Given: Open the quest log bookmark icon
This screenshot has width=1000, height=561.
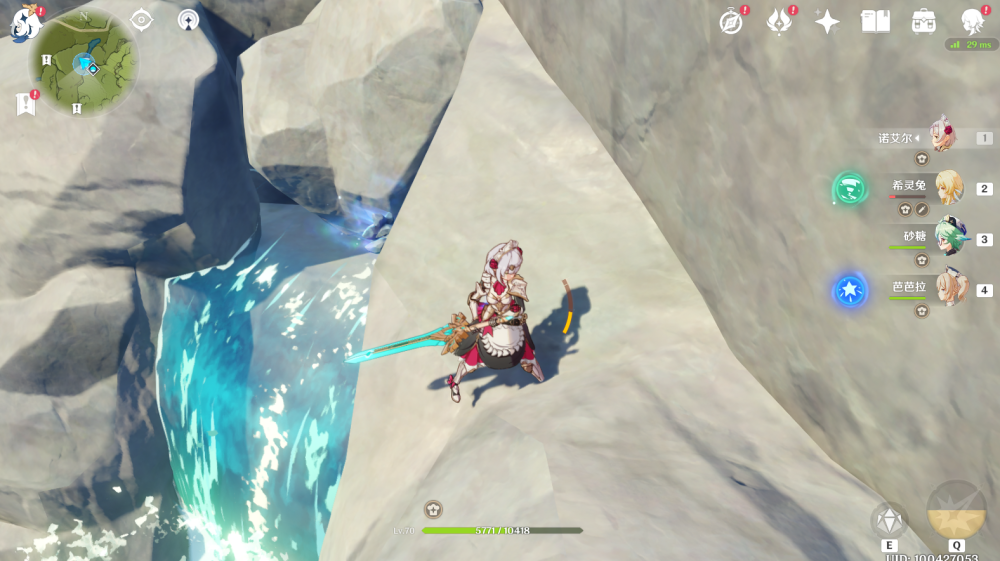Looking at the screenshot, I should [x=26, y=103].
